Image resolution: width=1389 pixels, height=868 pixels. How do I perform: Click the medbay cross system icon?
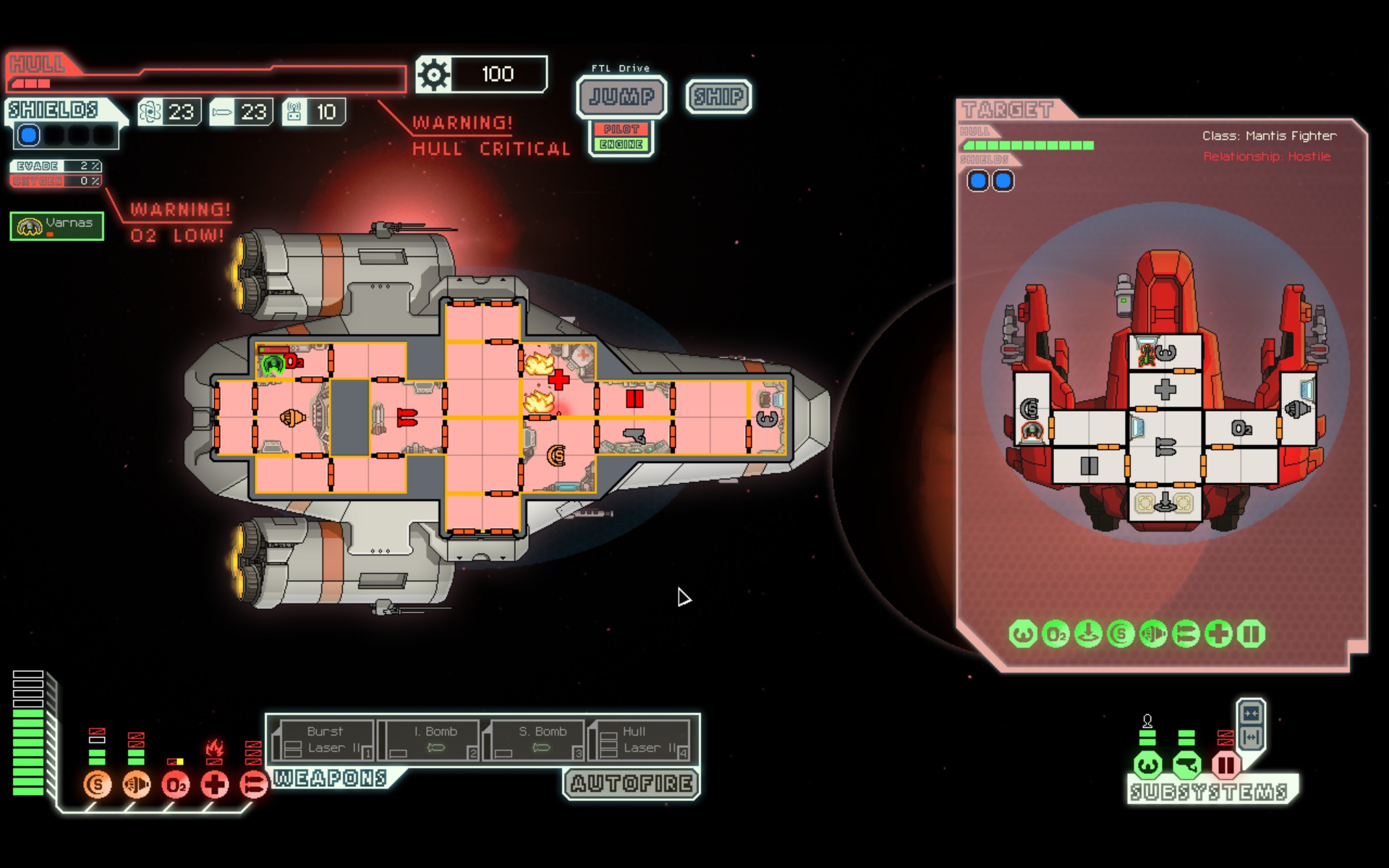pyautogui.click(x=215, y=785)
